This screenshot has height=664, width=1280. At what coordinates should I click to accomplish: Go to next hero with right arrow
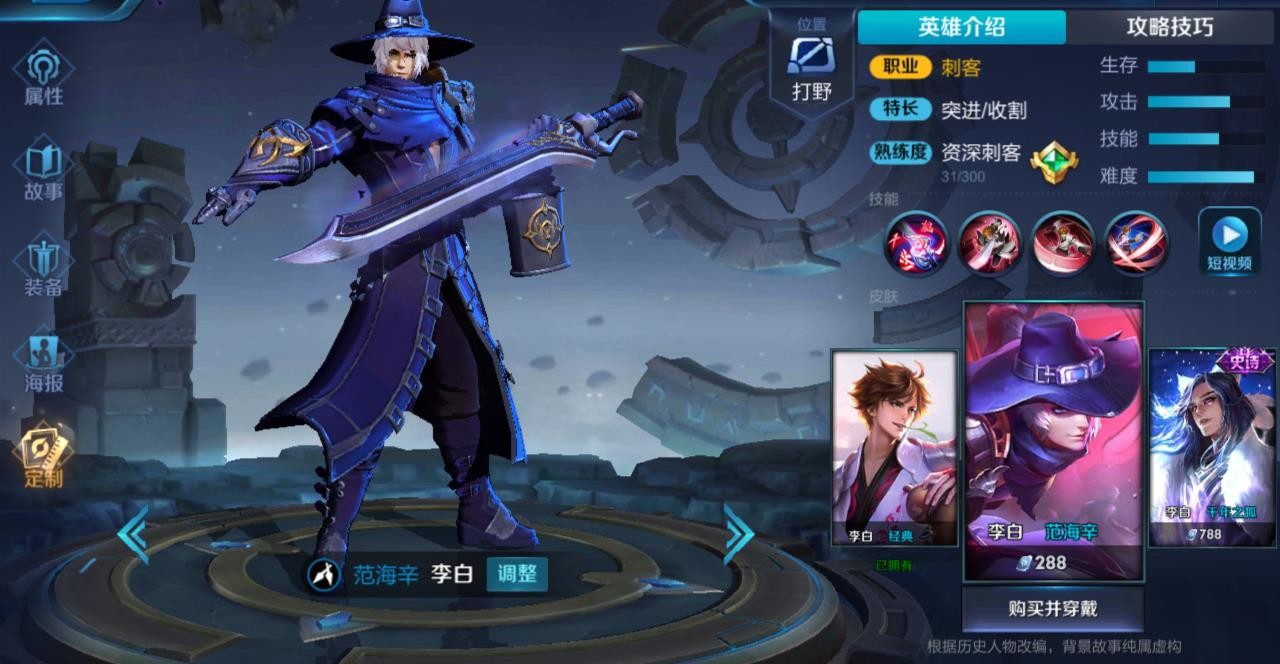click(x=738, y=533)
